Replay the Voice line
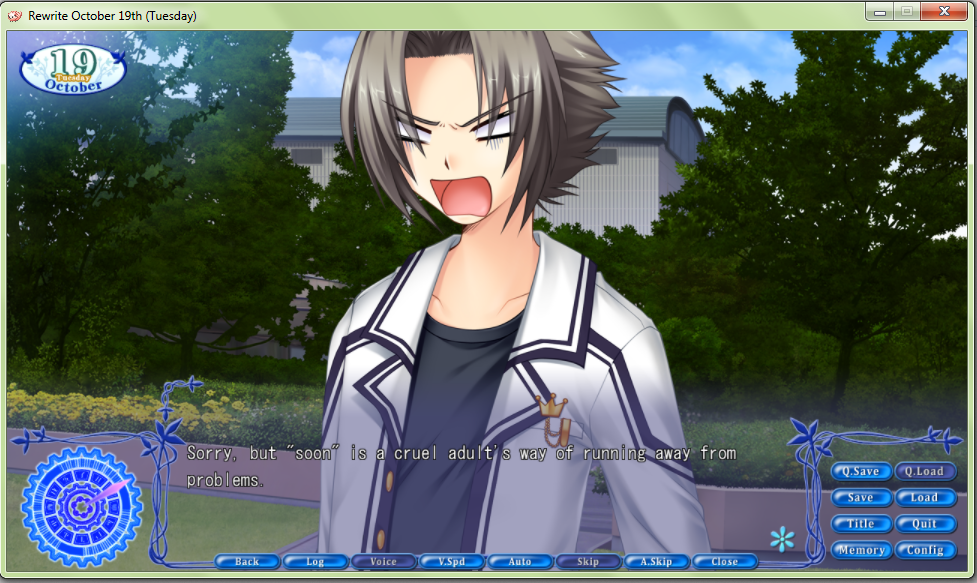Image resolution: width=977 pixels, height=583 pixels. pyautogui.click(x=383, y=562)
